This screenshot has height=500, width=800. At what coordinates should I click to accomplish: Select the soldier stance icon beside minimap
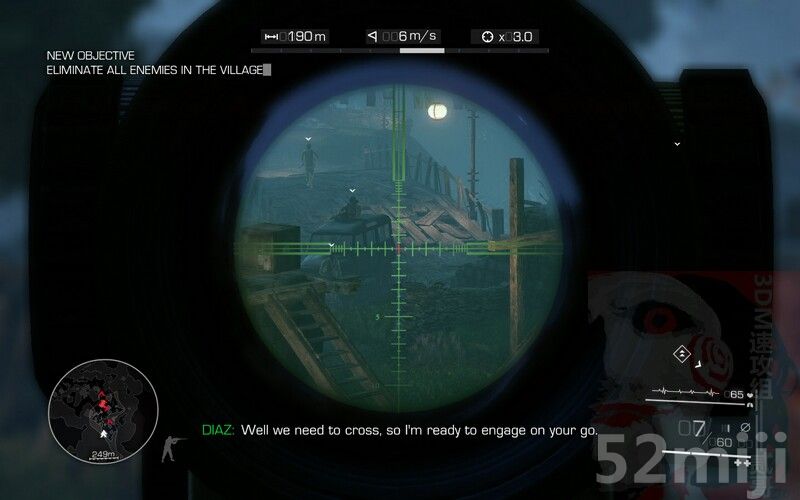tap(172, 446)
